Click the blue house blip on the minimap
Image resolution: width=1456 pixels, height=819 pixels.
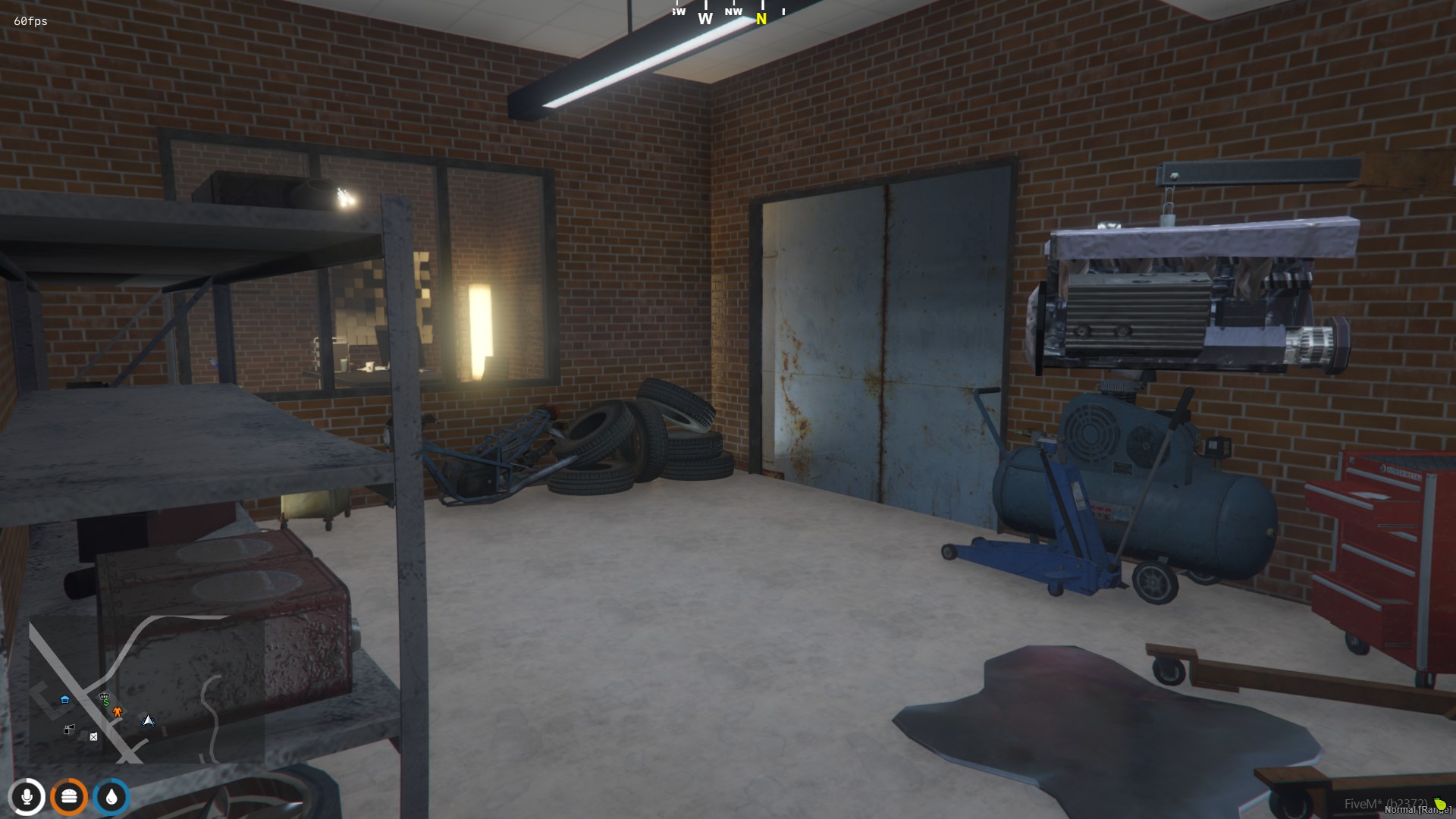coord(66,699)
